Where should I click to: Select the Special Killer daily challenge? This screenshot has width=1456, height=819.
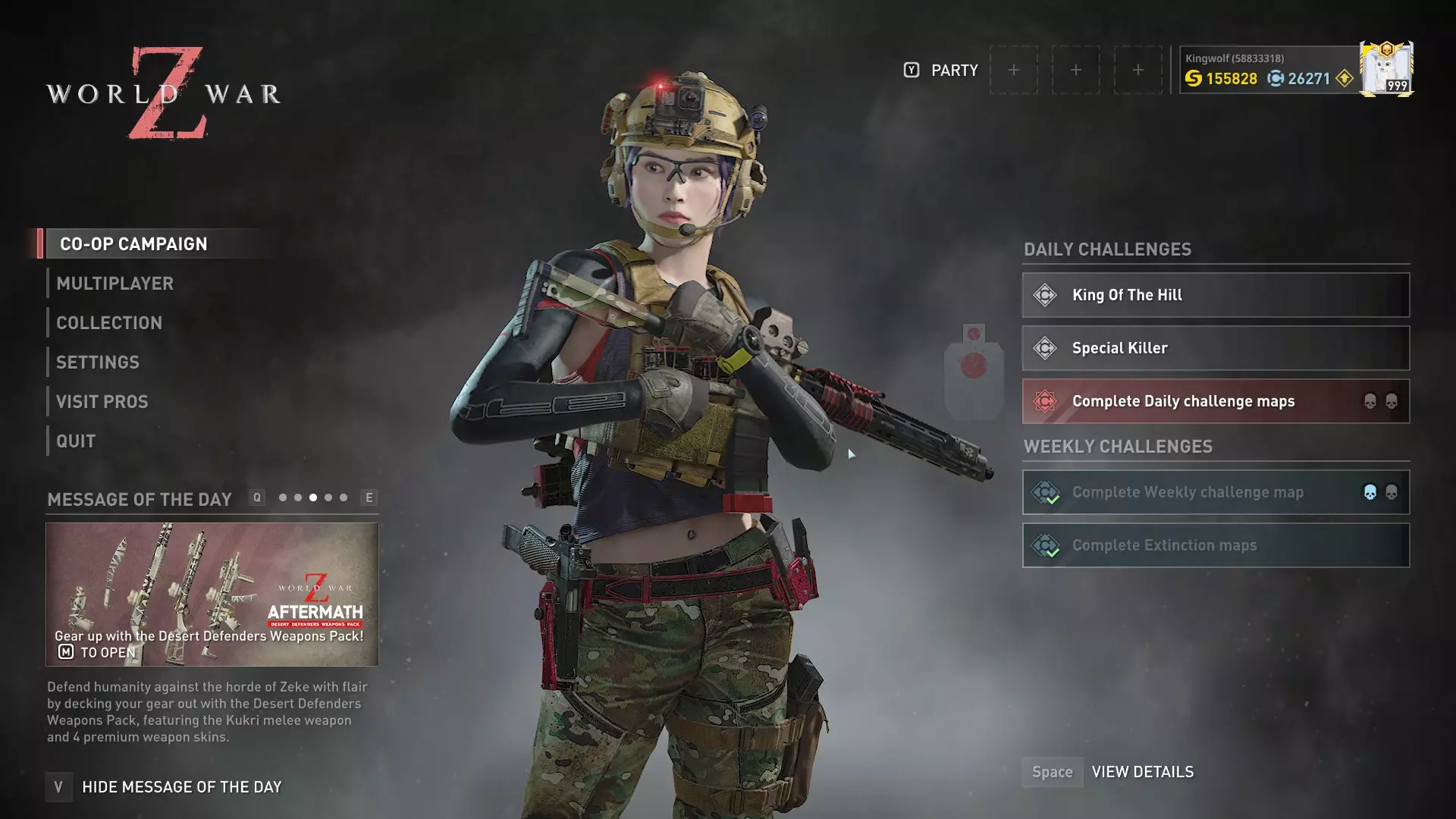pyautogui.click(x=1216, y=348)
